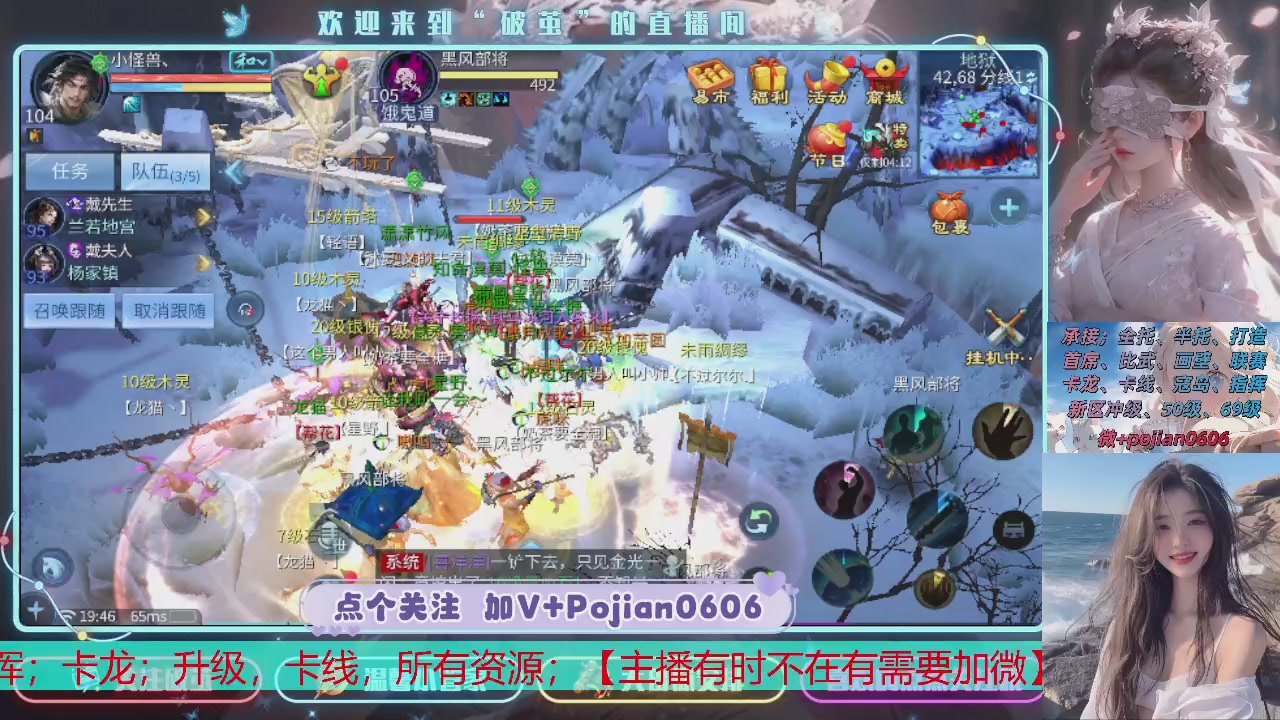Collapse the team panel with the blue arrow
This screenshot has width=1280, height=720.
[232, 171]
